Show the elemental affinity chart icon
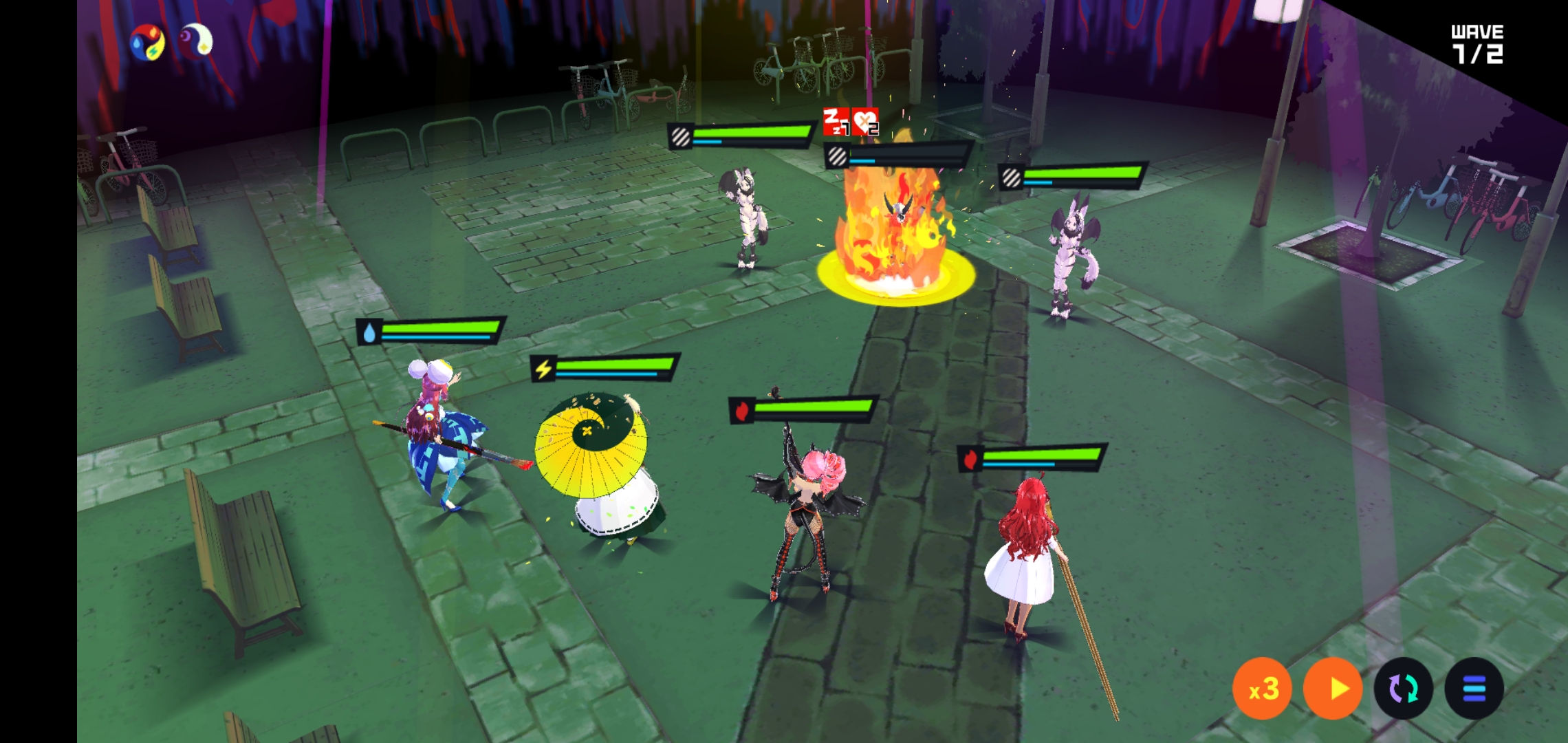 tap(147, 43)
